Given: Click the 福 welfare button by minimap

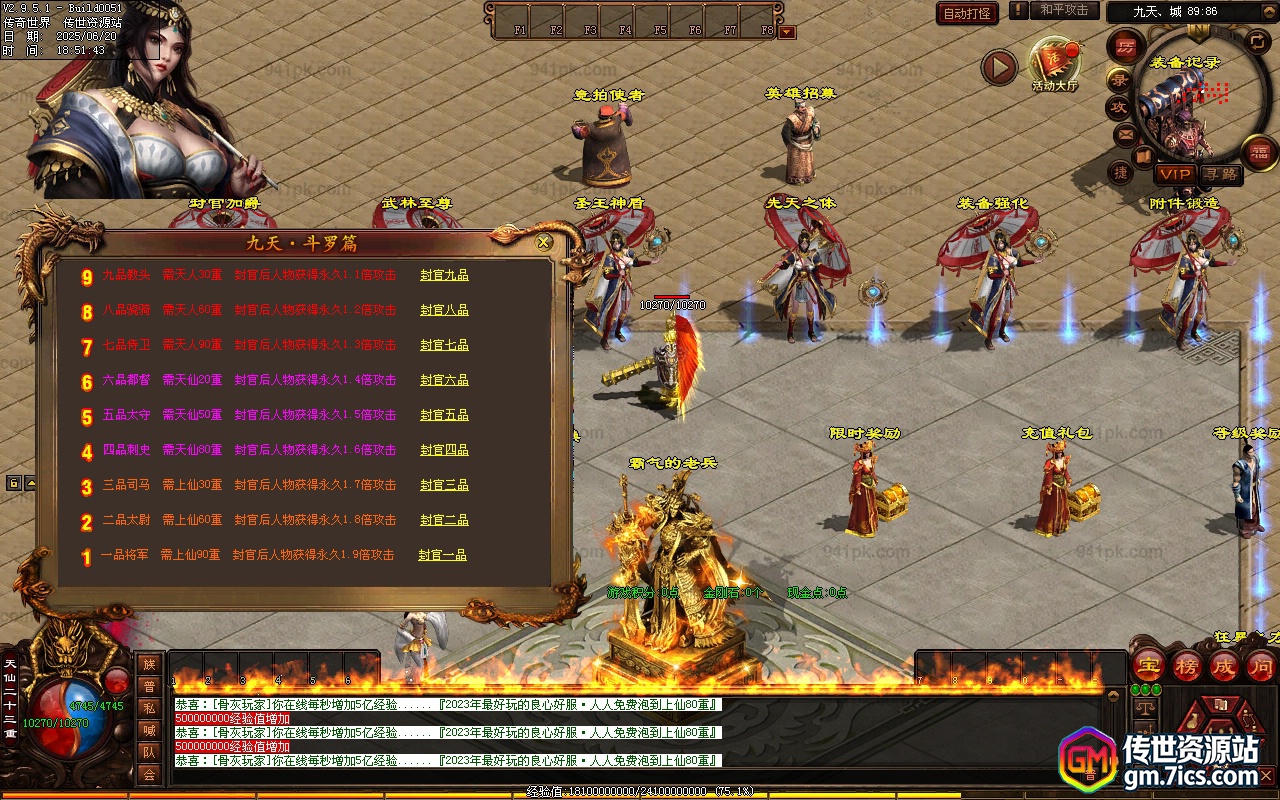Looking at the screenshot, I should click(1259, 152).
